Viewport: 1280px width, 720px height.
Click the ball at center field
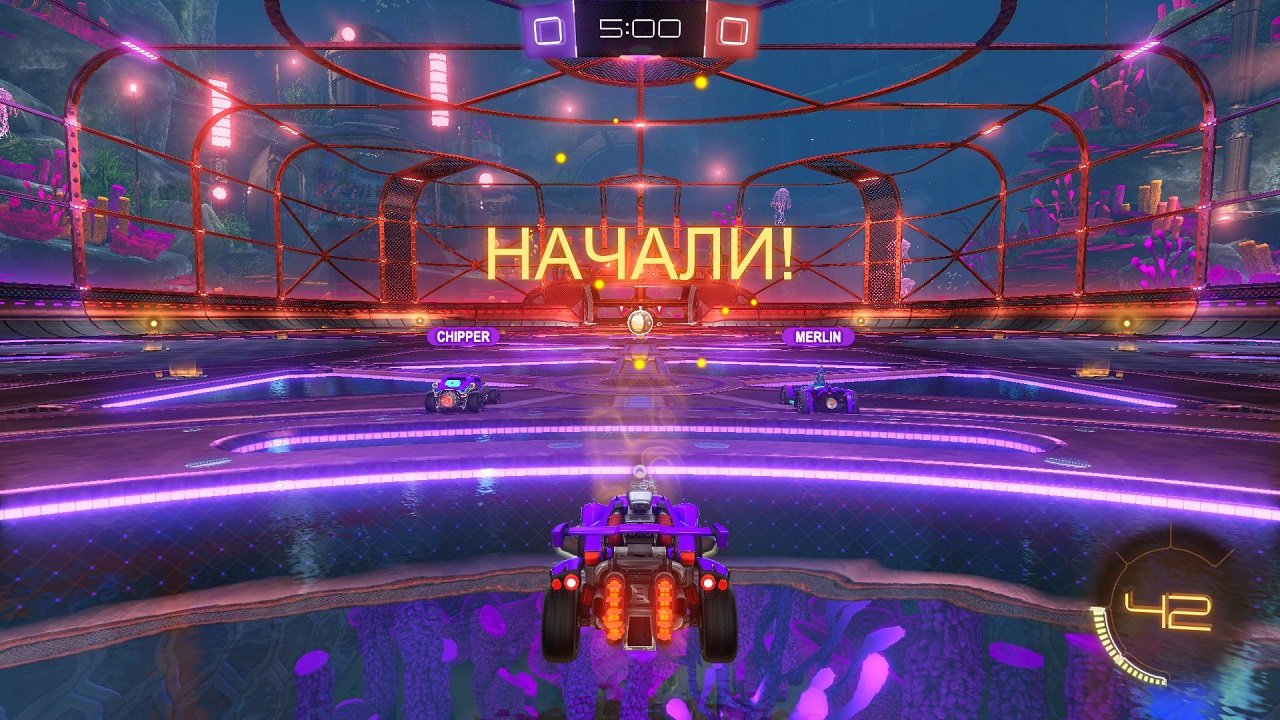(638, 322)
